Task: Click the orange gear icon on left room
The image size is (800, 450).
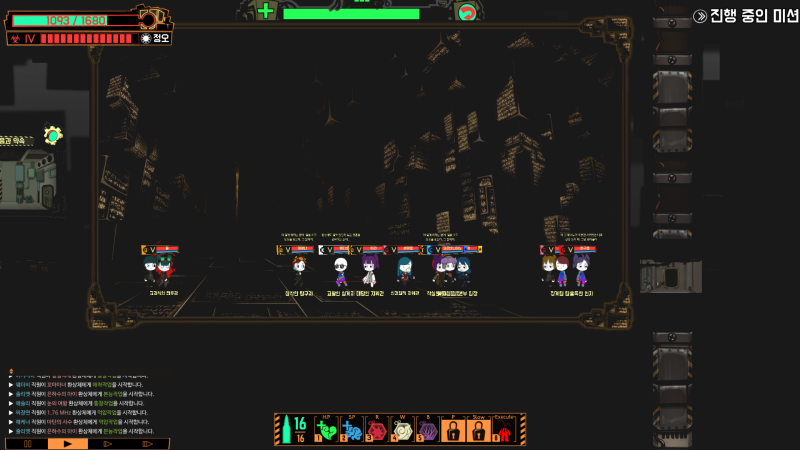Action: pyautogui.click(x=53, y=135)
